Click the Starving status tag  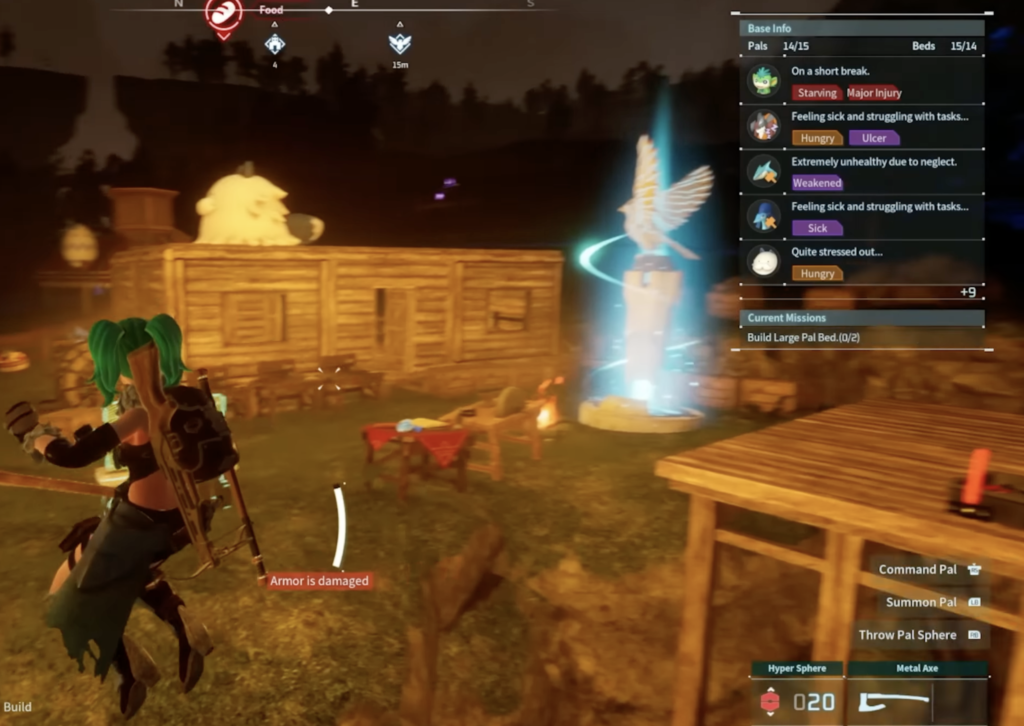coord(816,93)
